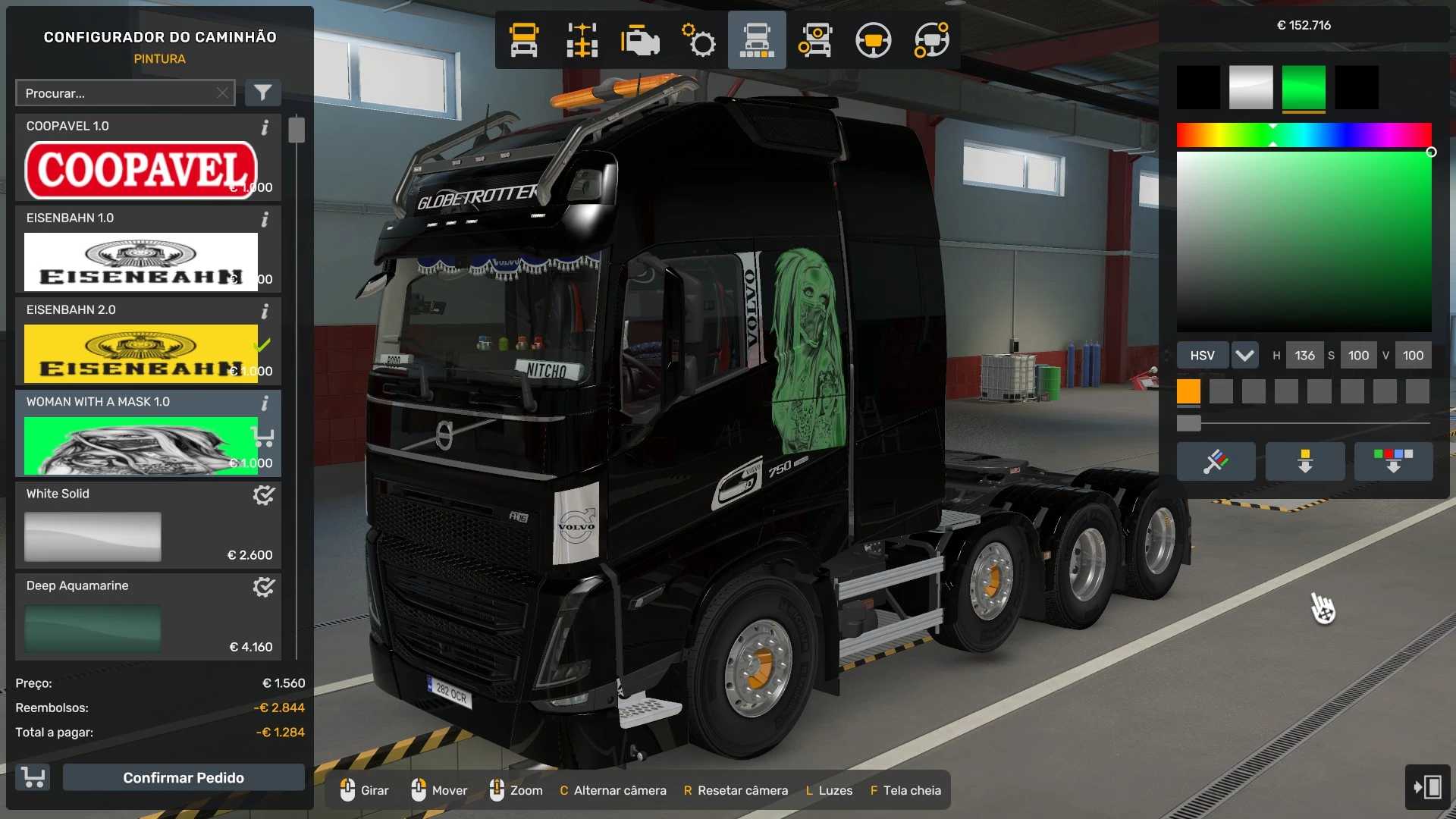The width and height of the screenshot is (1456, 819).
Task: Select the COOPAVEL 1.0 paint job
Action: (x=141, y=168)
